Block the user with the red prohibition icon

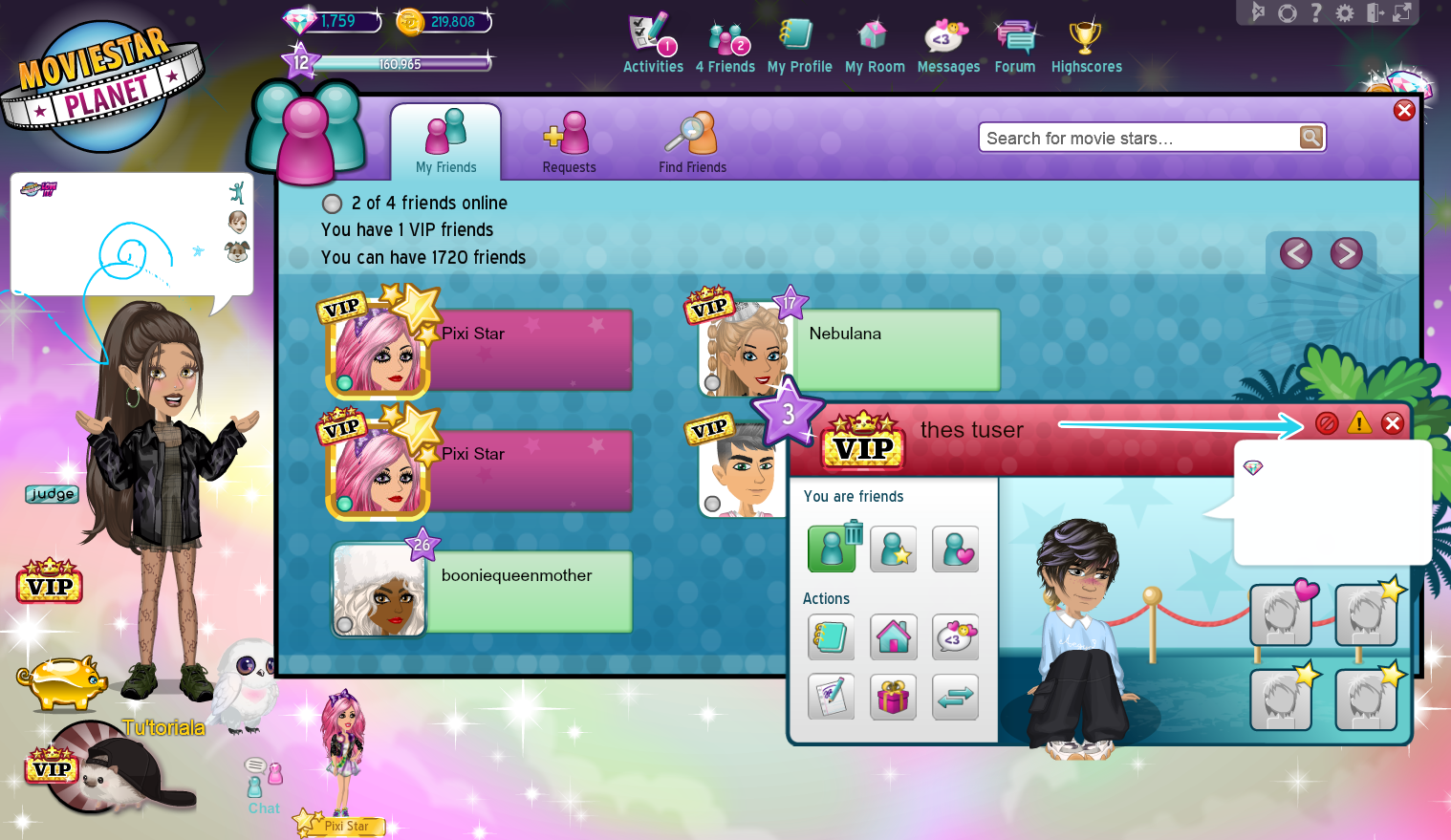1327,423
